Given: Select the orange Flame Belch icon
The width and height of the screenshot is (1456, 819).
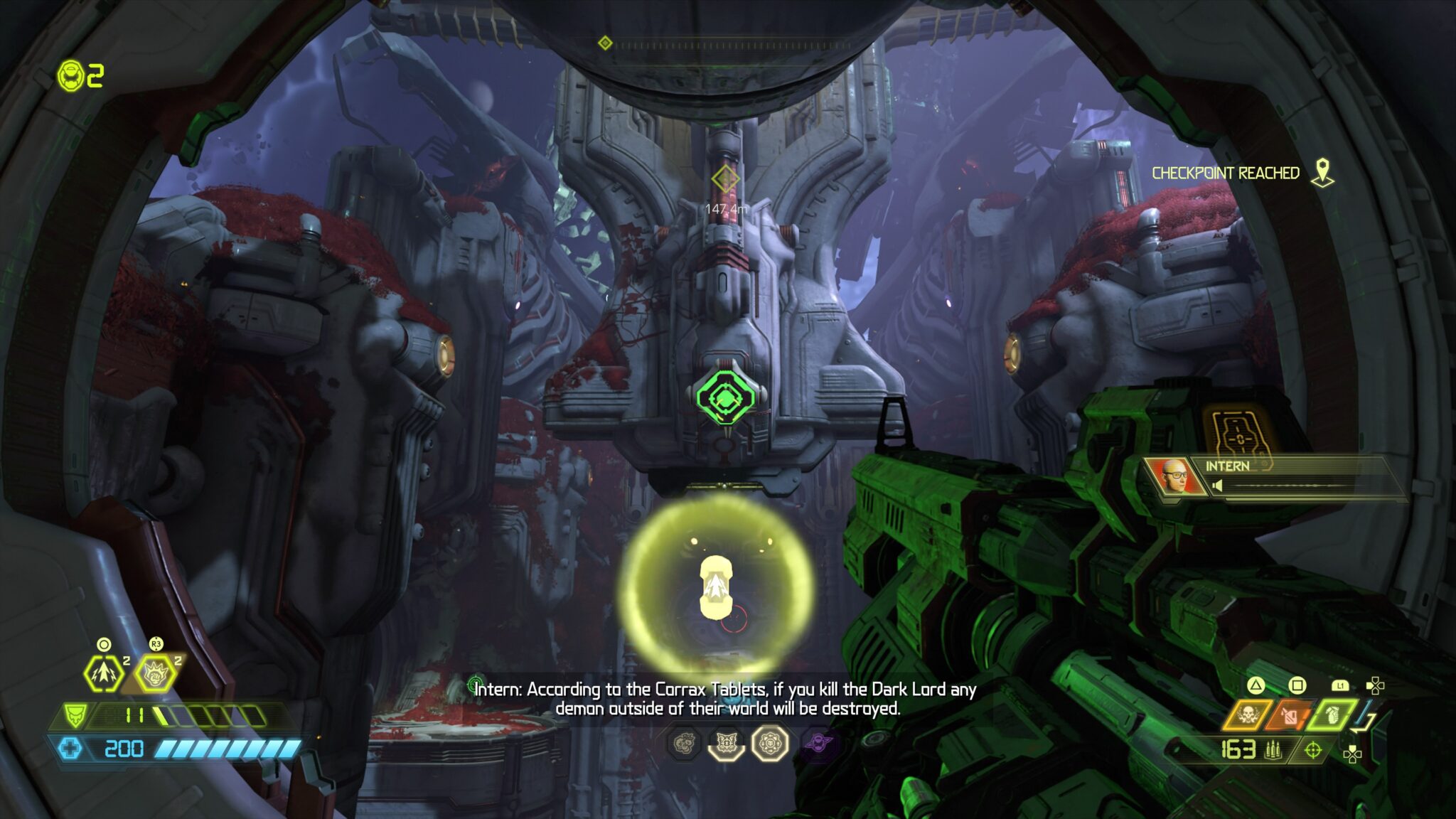Looking at the screenshot, I should [x=1290, y=715].
